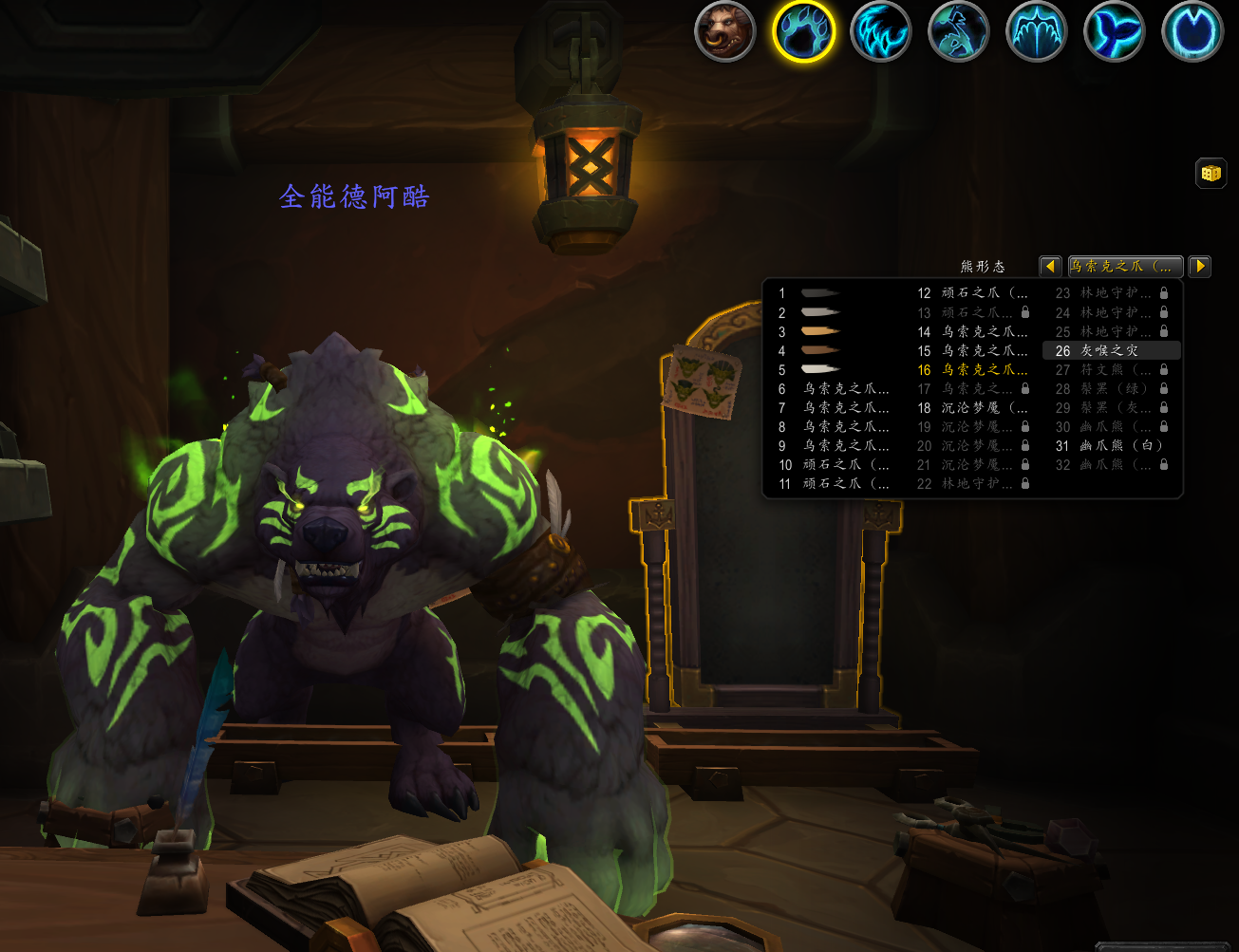This screenshot has height=952, width=1239.
Task: Pick color option 4 brown swatch
Action: (x=820, y=350)
